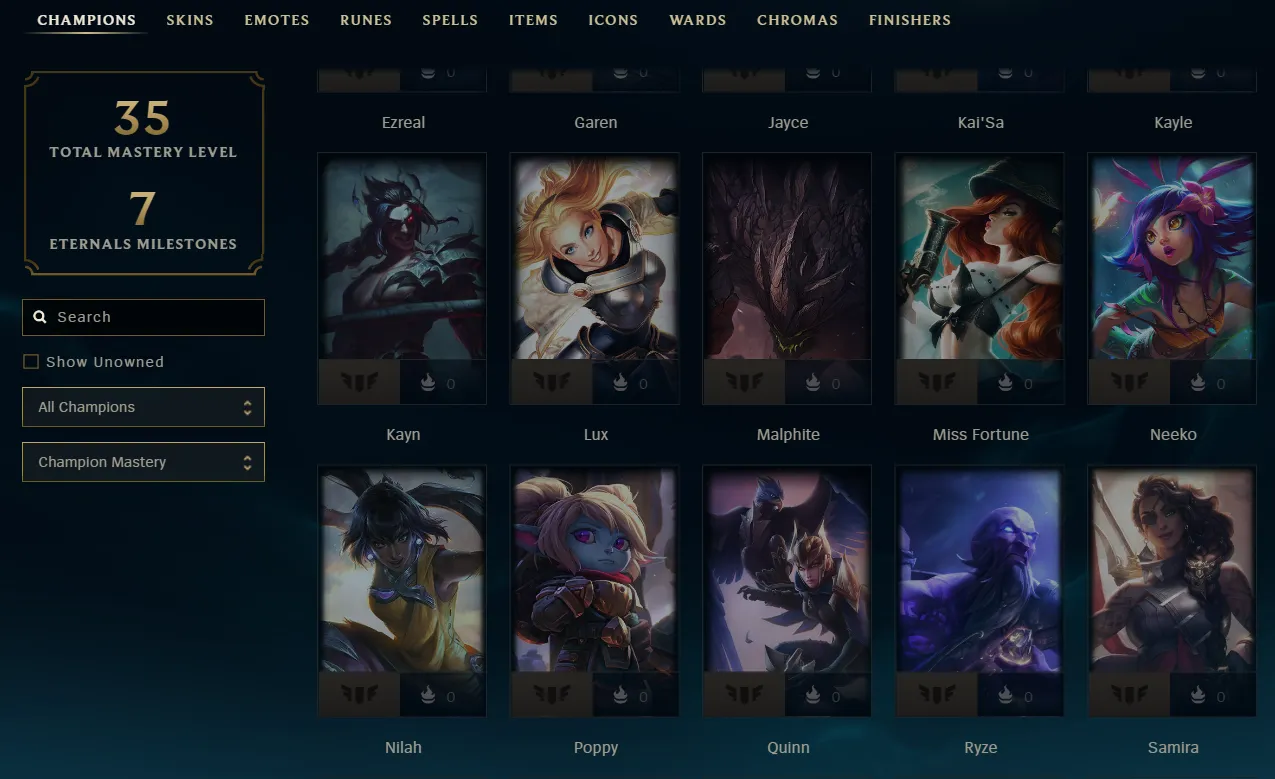Viewport: 1275px width, 779px height.
Task: Switch to the Wards tab
Action: coord(698,20)
